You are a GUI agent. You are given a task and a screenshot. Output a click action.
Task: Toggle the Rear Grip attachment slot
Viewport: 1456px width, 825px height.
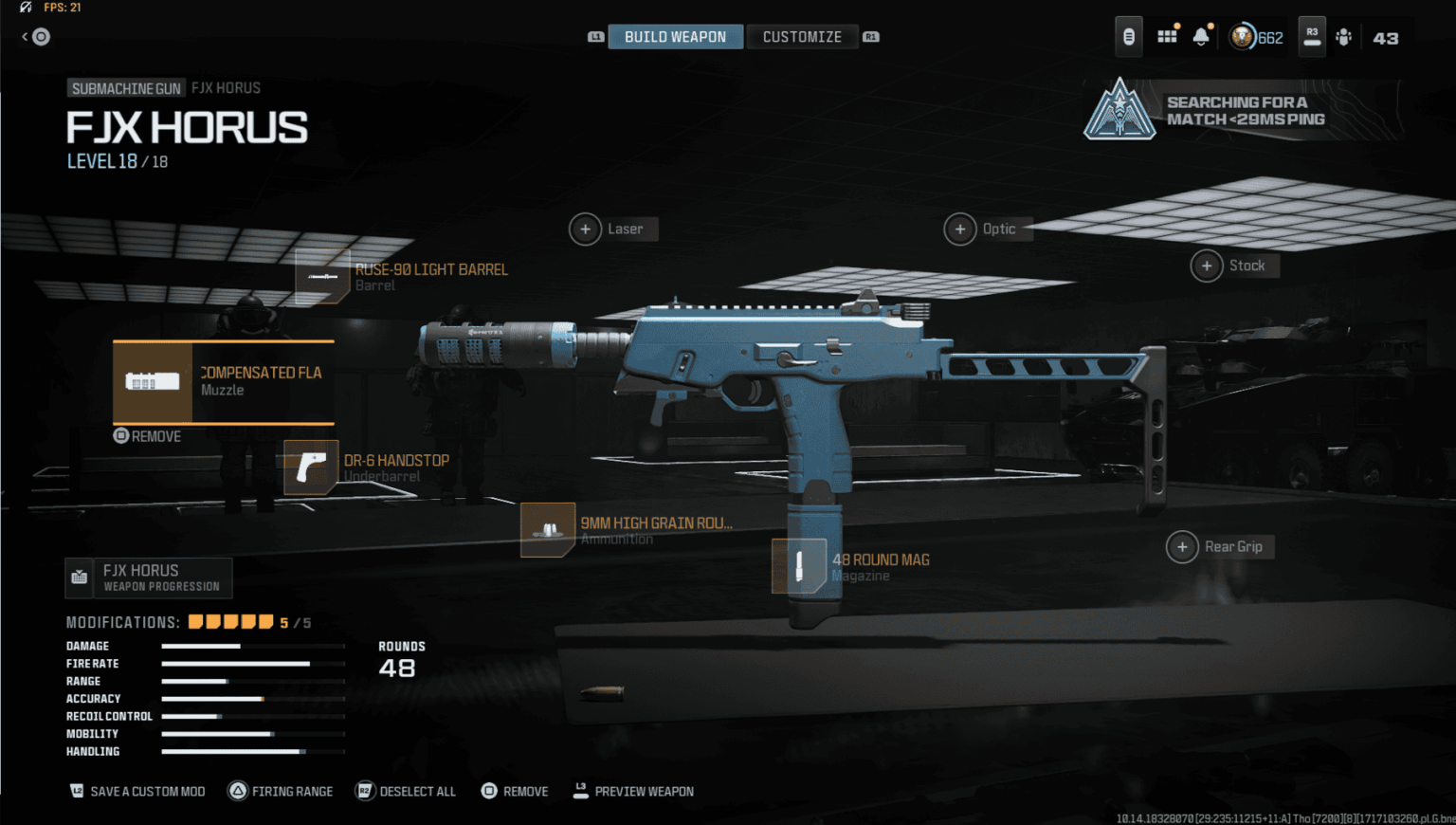point(1183,546)
